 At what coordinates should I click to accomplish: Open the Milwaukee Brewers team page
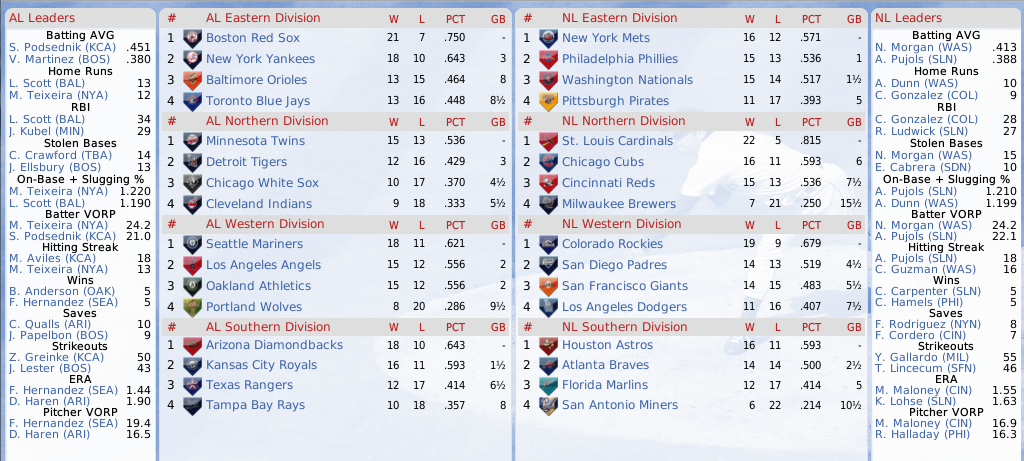[618, 204]
